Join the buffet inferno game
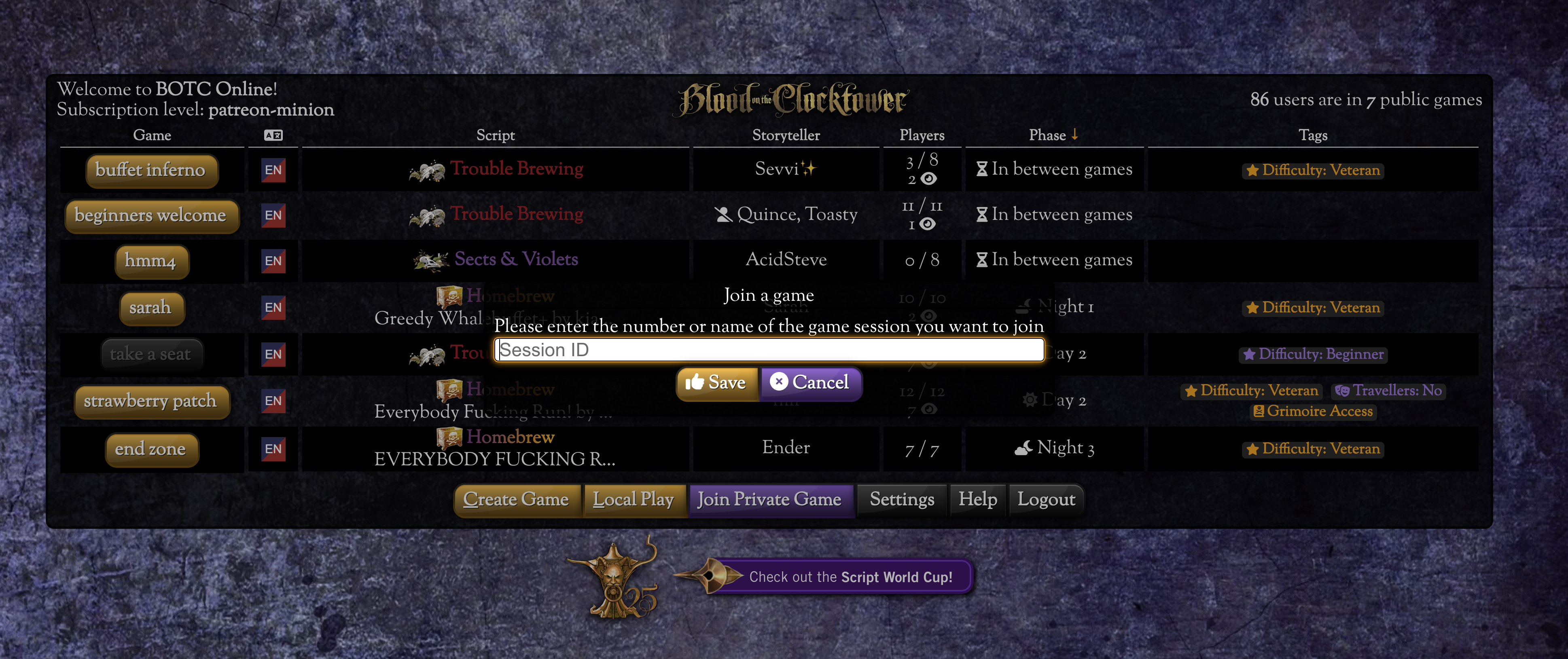The height and width of the screenshot is (659, 1568). click(150, 170)
